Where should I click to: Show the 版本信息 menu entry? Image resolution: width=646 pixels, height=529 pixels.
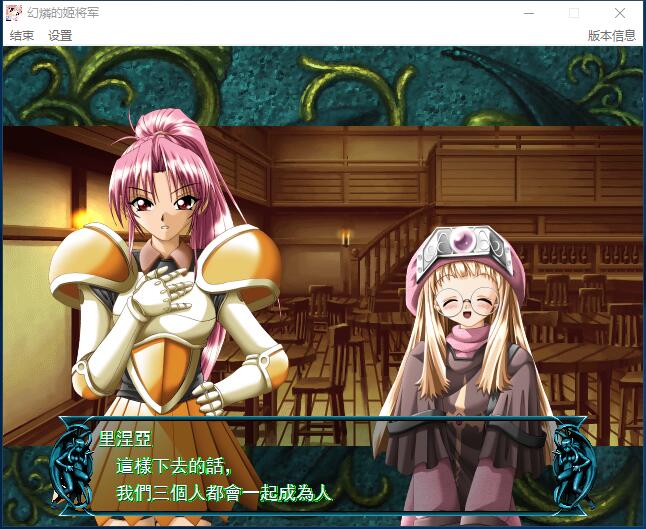pyautogui.click(x=611, y=35)
